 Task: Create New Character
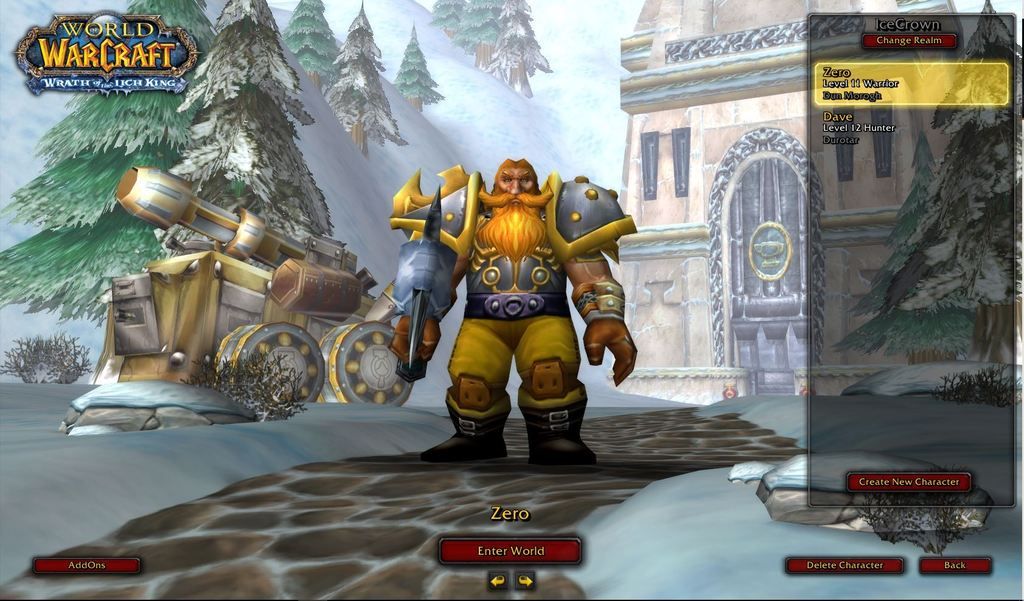pos(909,482)
